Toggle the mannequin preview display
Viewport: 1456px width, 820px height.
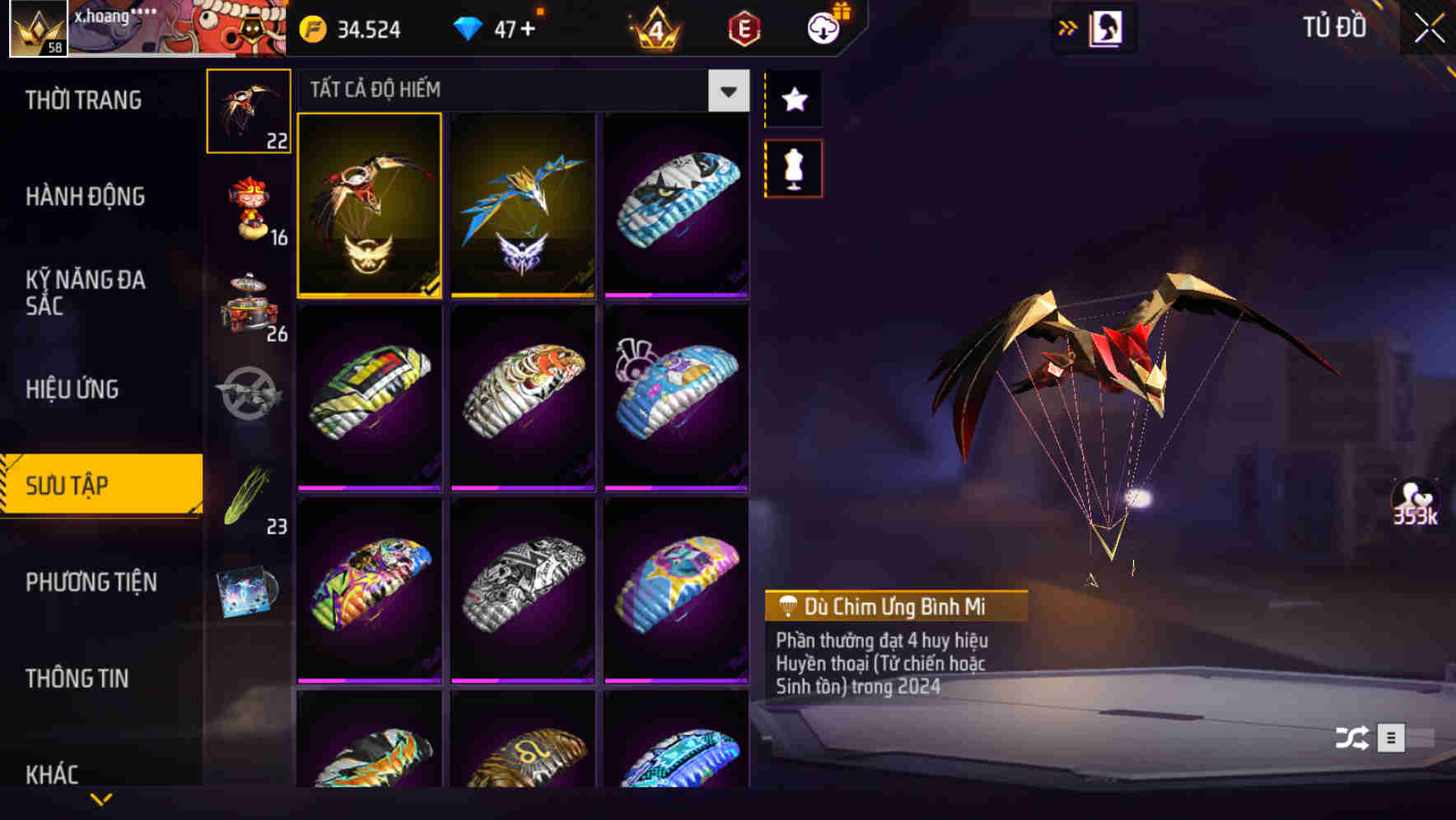tap(792, 167)
